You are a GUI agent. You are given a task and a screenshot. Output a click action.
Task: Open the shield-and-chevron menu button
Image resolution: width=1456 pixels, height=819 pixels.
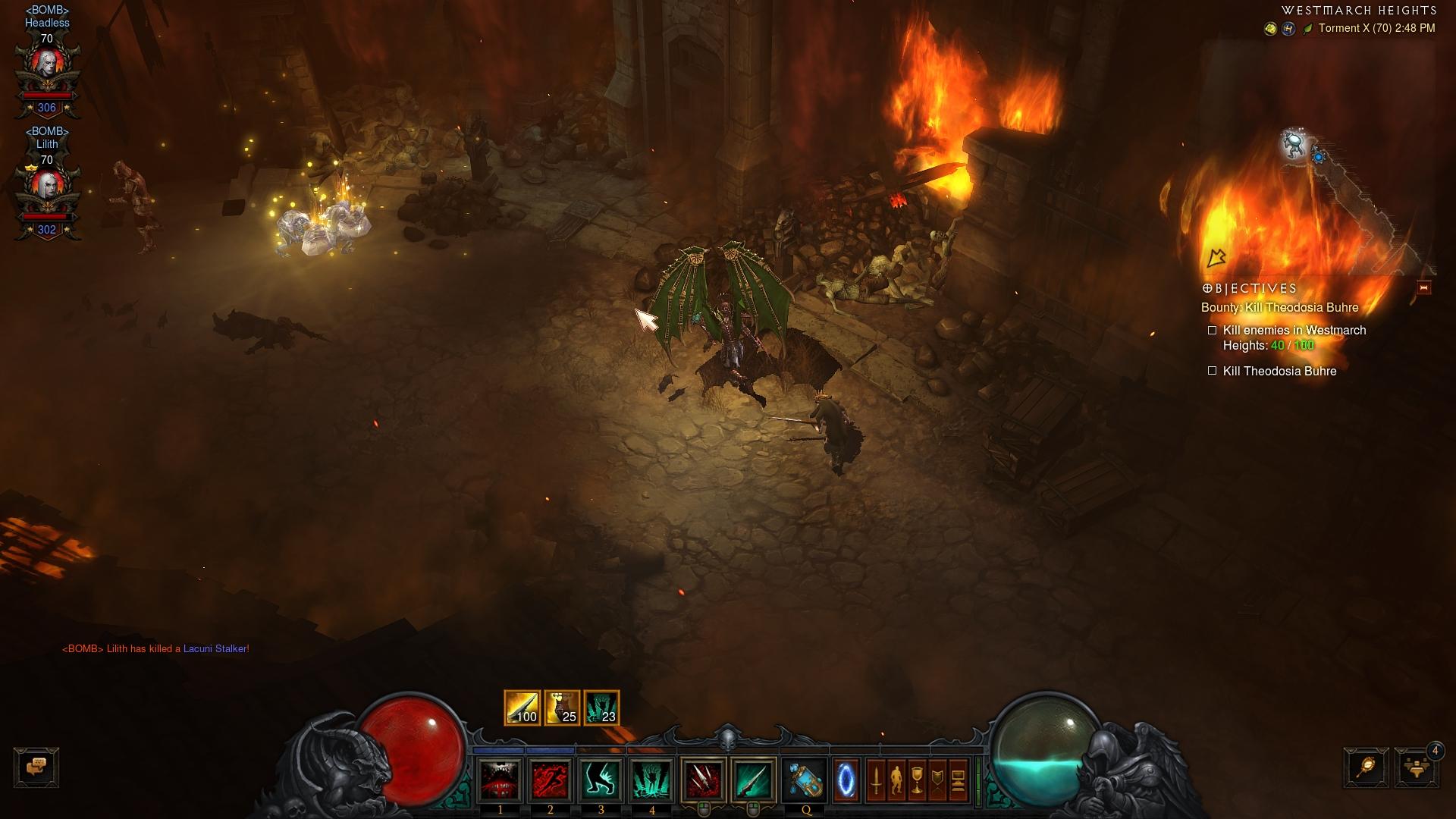click(937, 780)
